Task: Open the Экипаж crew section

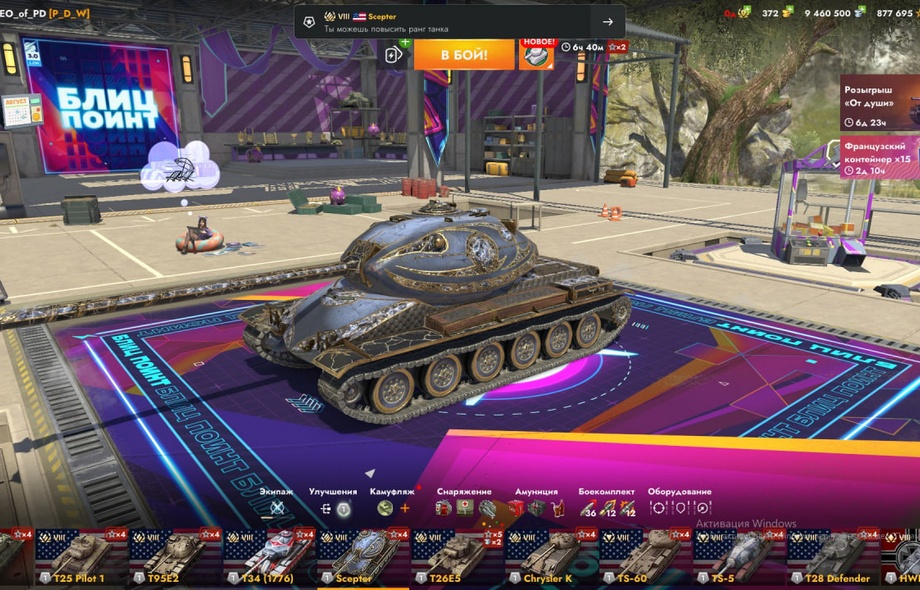Action: coord(277,507)
